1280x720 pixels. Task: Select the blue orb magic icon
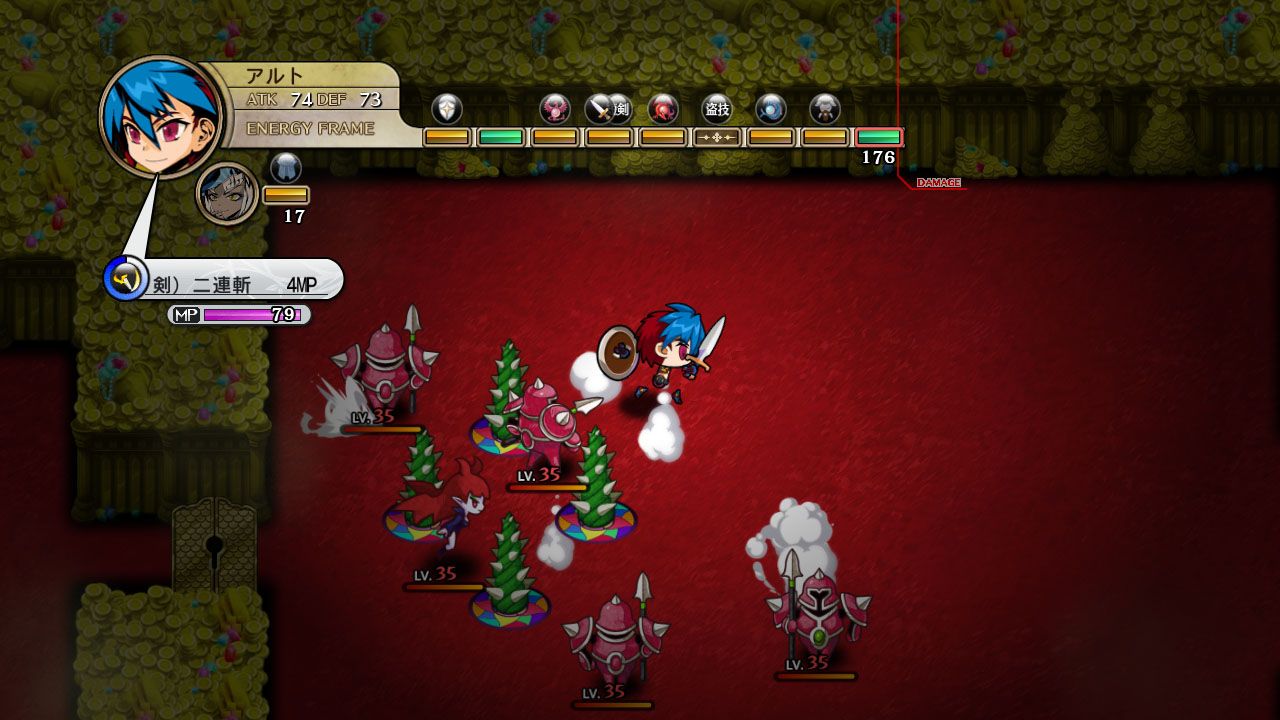(x=769, y=106)
